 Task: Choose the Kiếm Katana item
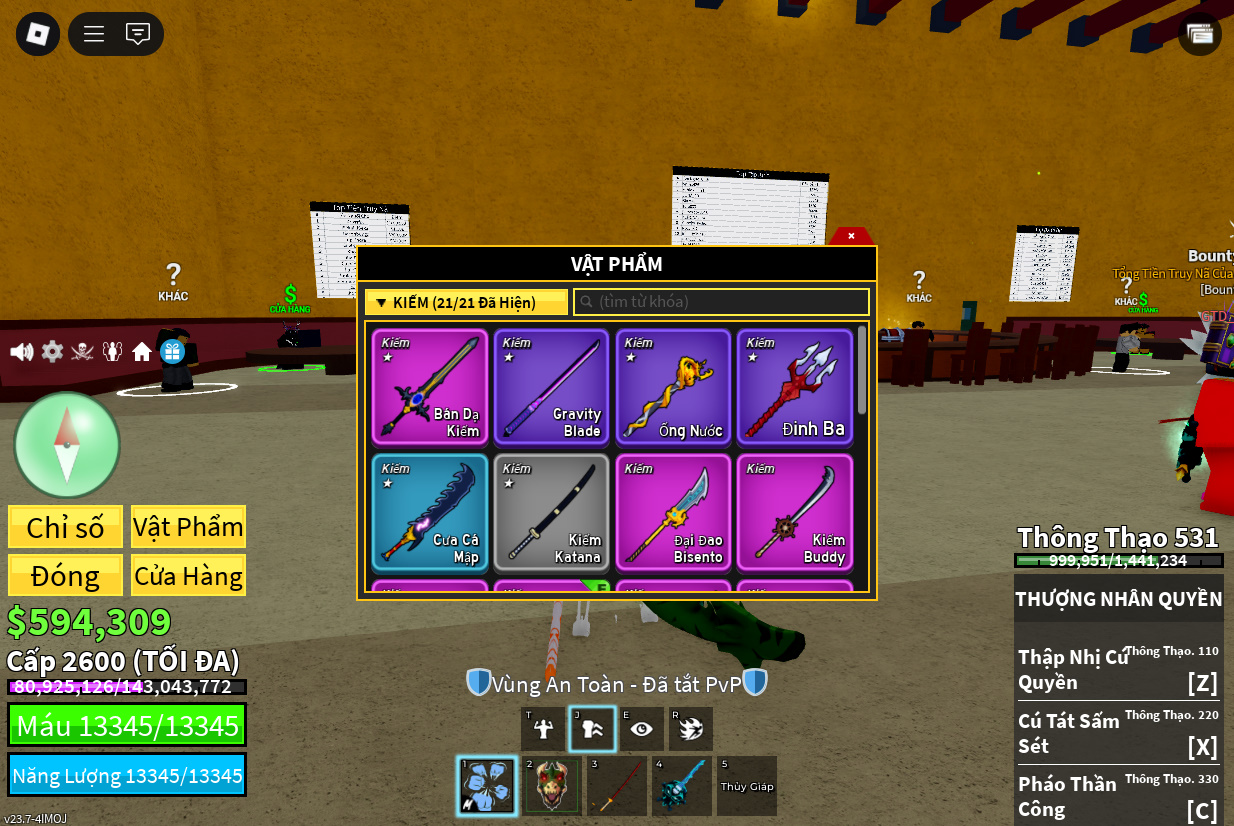pos(551,512)
